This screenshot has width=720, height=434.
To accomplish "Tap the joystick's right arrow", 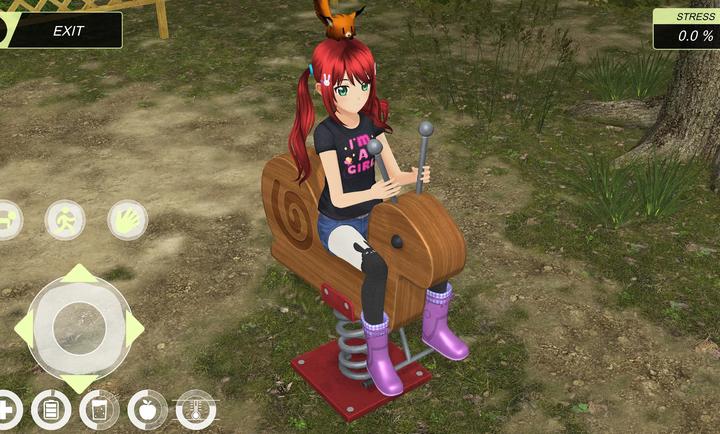I will tap(133, 327).
